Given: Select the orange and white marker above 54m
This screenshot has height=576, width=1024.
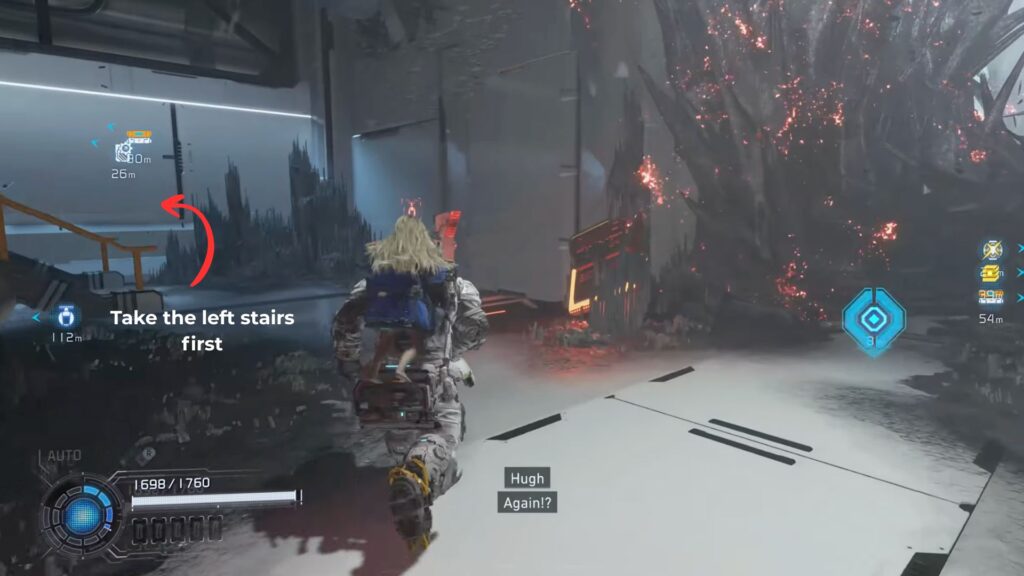Looking at the screenshot, I should click(991, 296).
